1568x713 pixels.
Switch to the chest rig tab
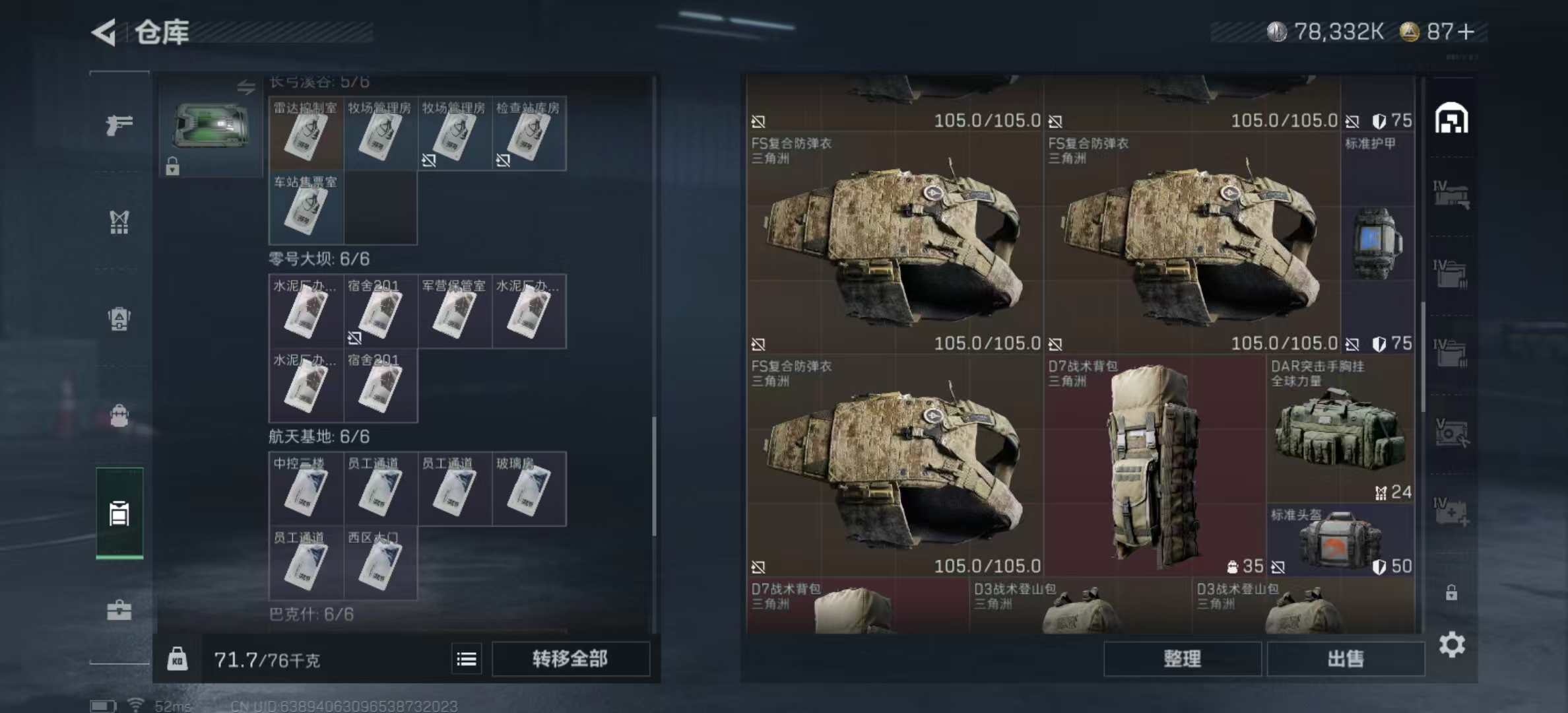(x=119, y=222)
